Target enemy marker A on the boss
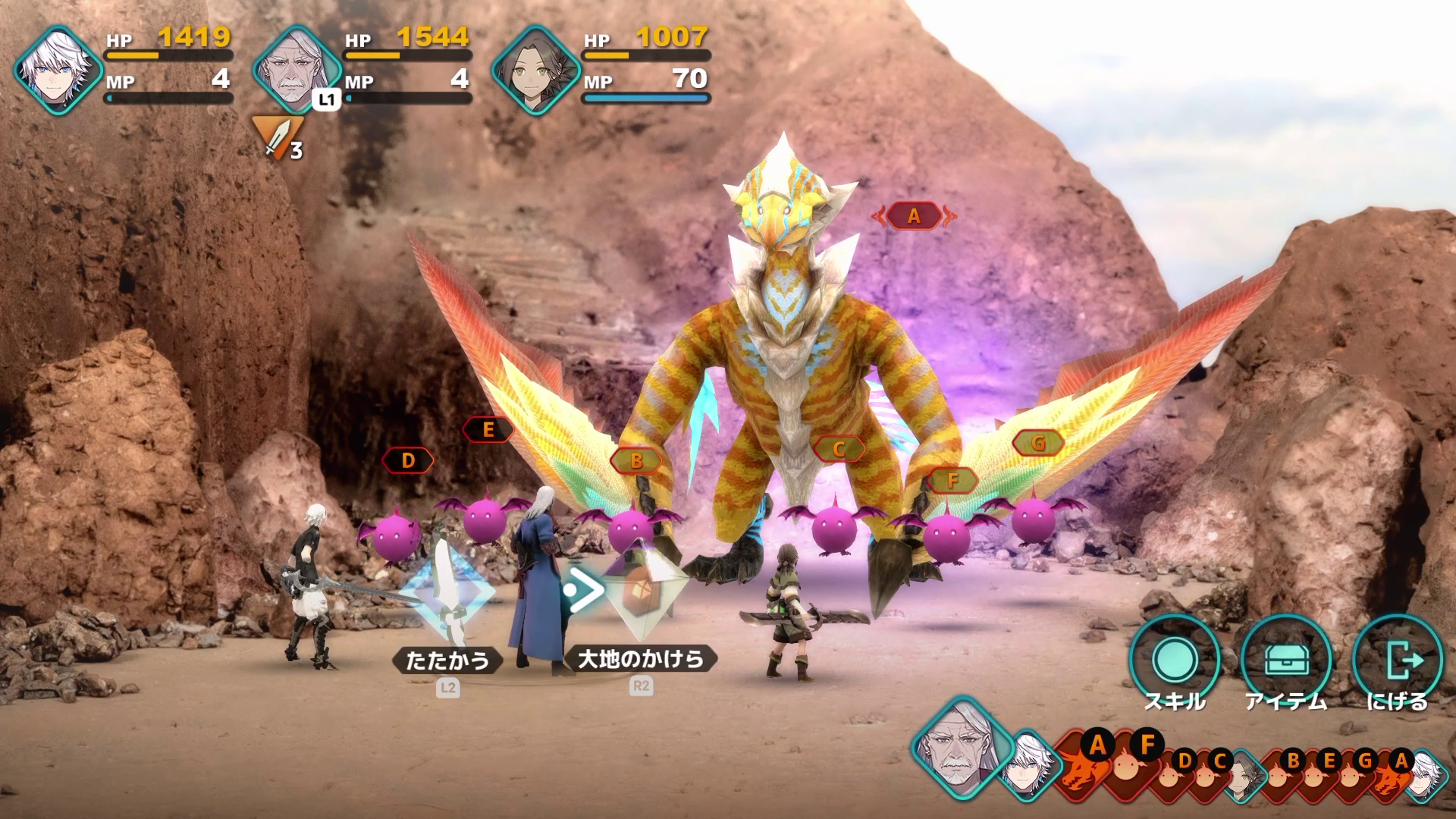The image size is (1456, 819). coord(914,216)
